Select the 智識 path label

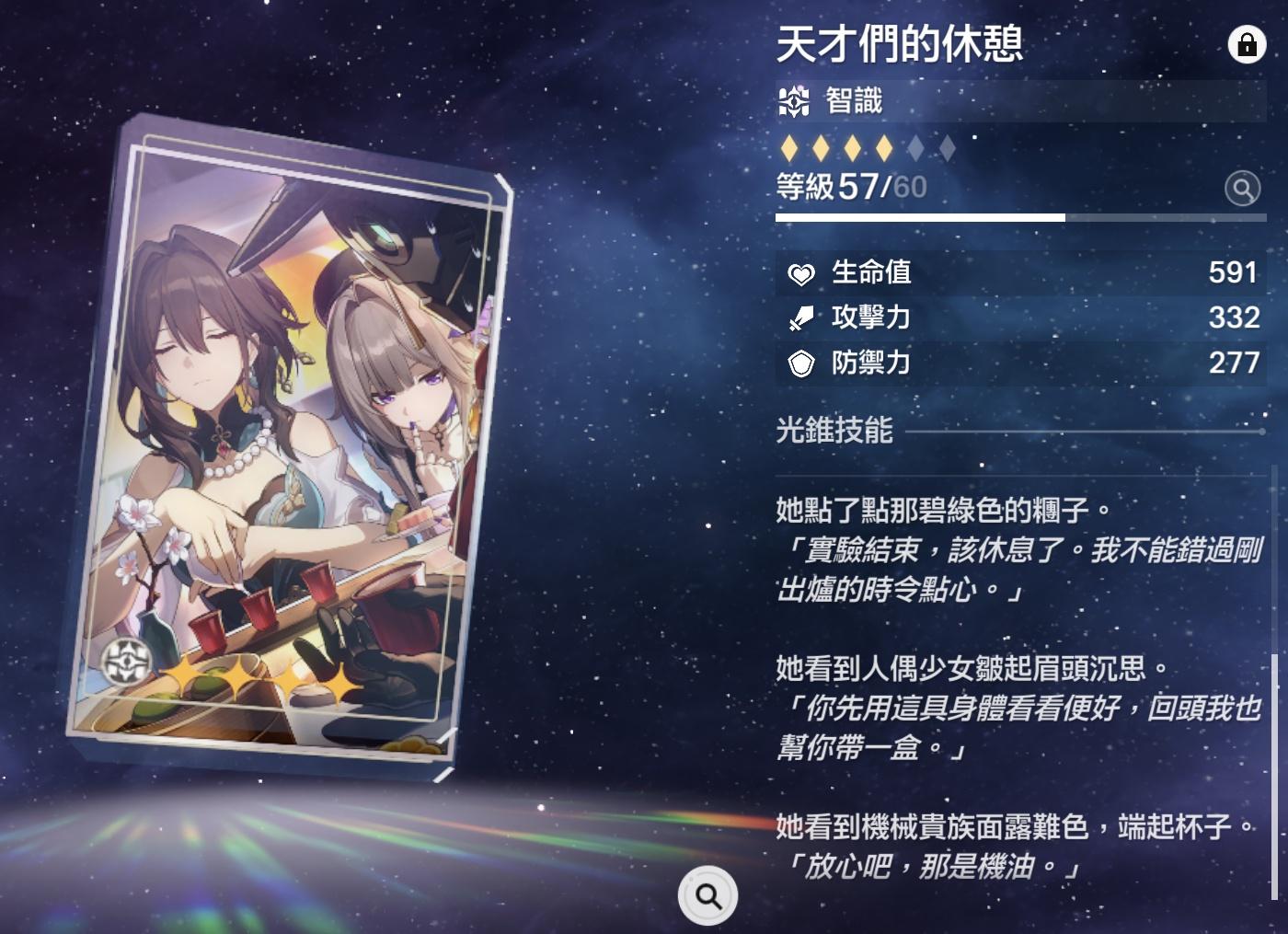pyautogui.click(x=853, y=100)
